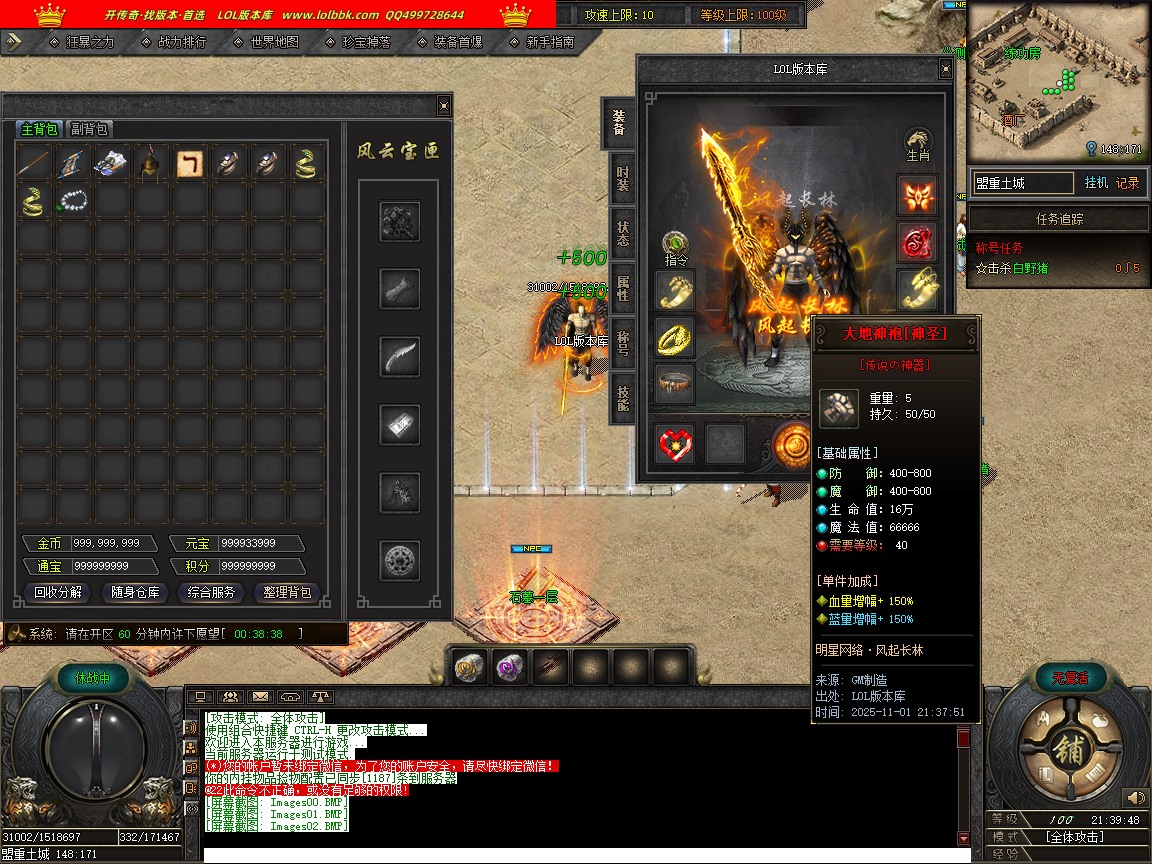Image resolution: width=1152 pixels, height=864 pixels.
Task: Sort the bag with 整理背包
Action: (x=287, y=592)
